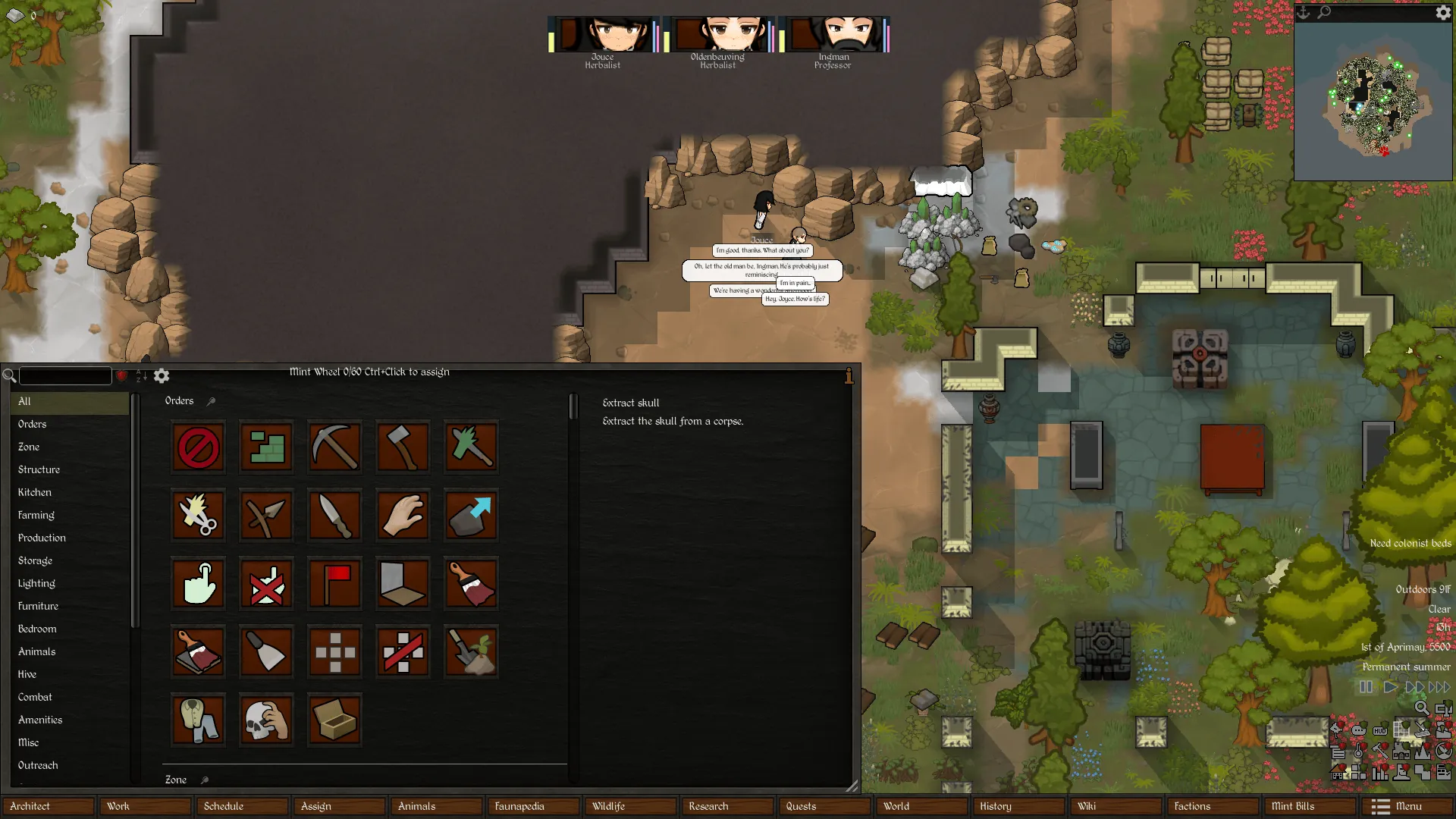Select the Zone category
Viewport: 1456px width, 819px height.
coord(29,447)
